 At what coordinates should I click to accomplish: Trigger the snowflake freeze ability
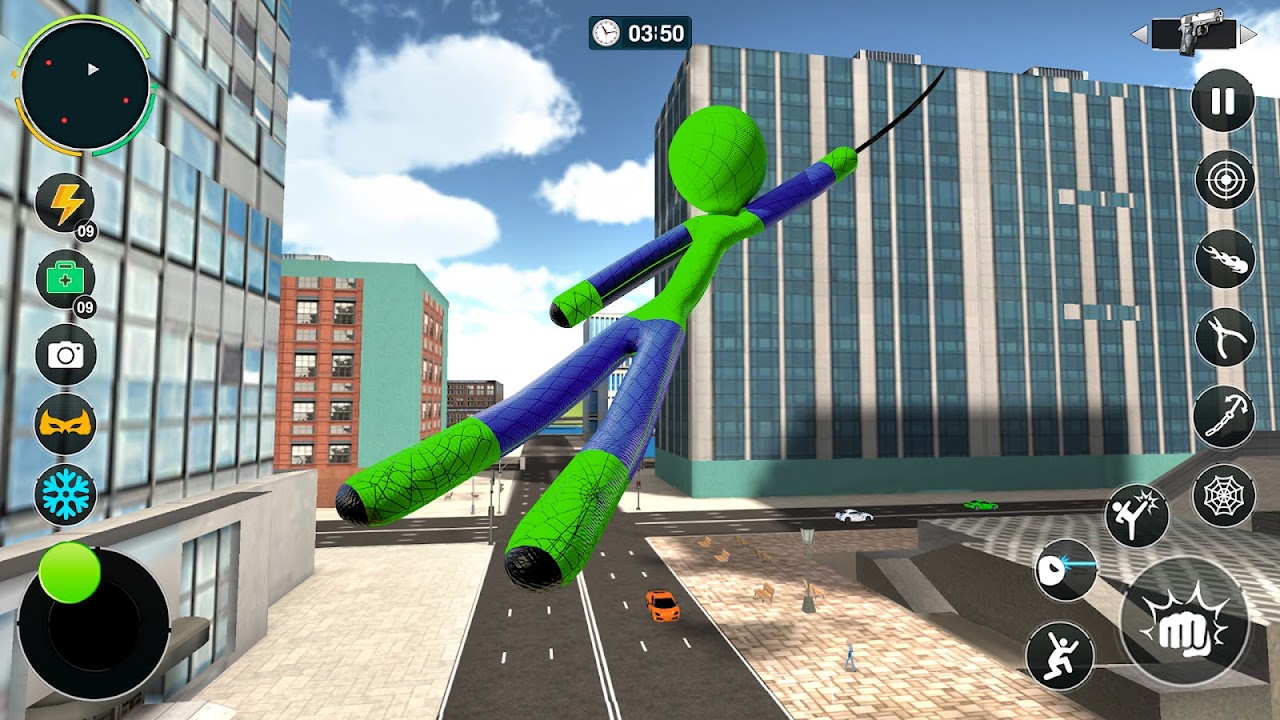[66, 494]
